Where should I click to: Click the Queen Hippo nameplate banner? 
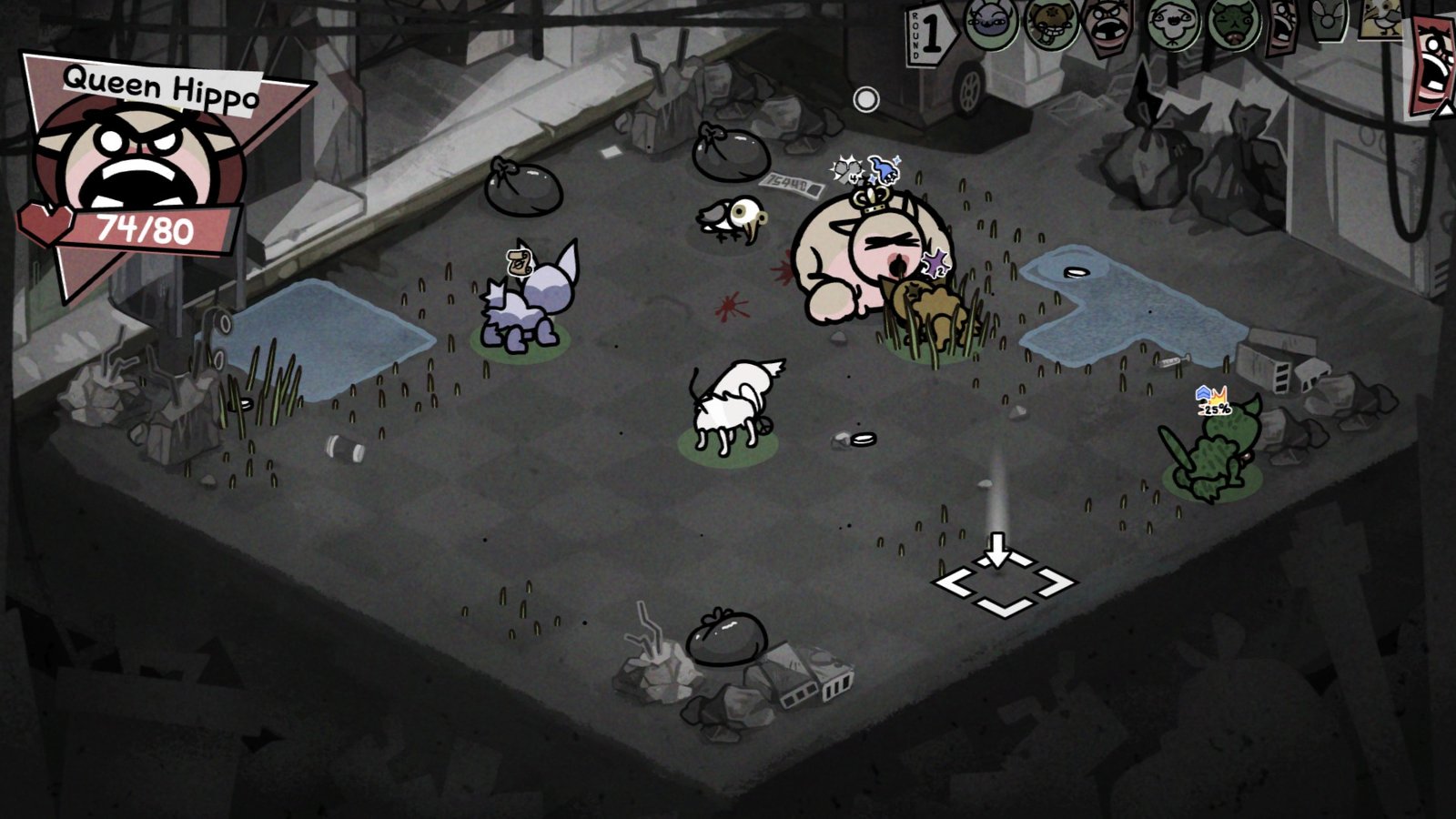click(162, 84)
